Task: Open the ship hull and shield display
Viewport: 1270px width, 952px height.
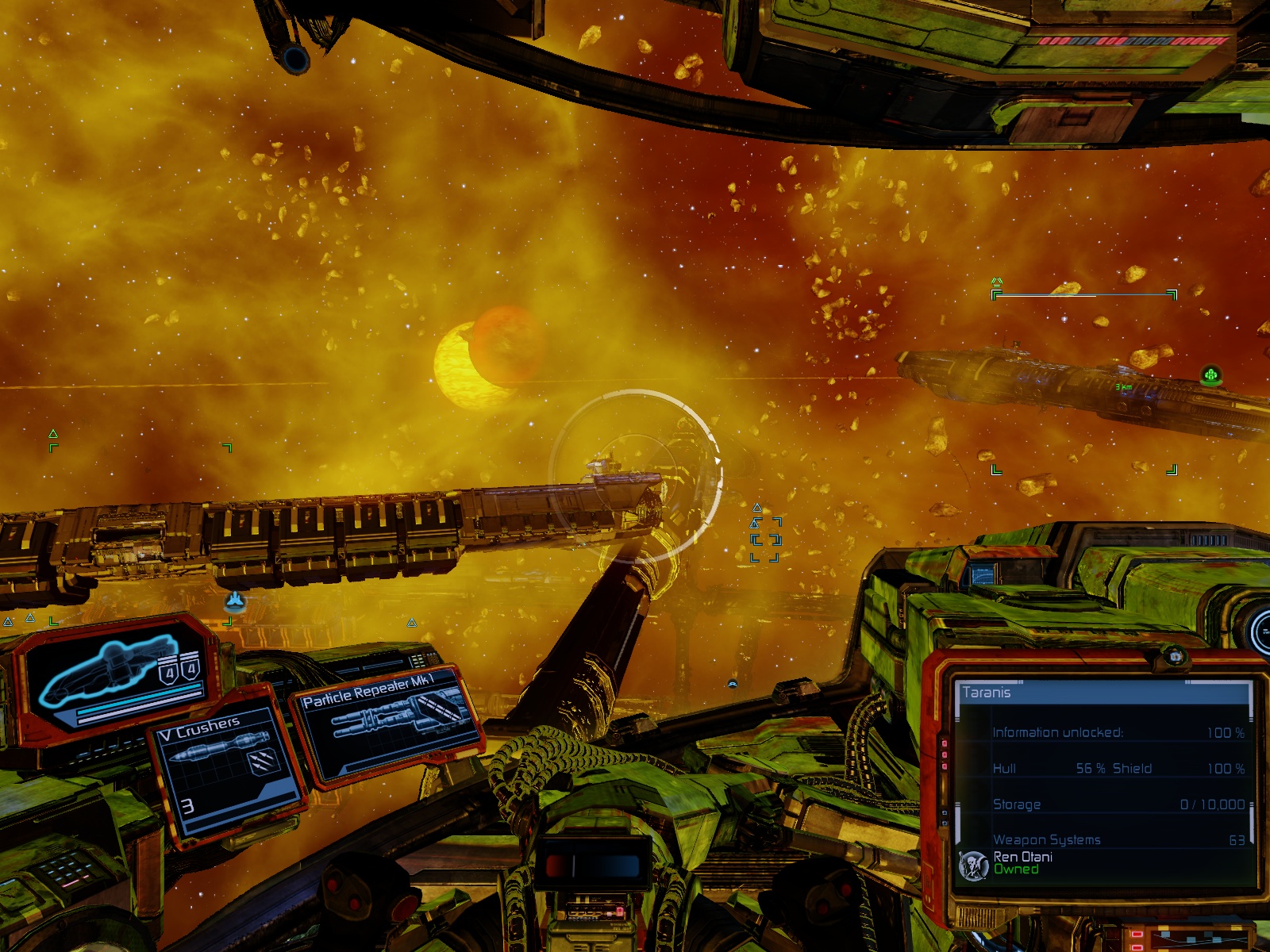Action: [x=117, y=676]
